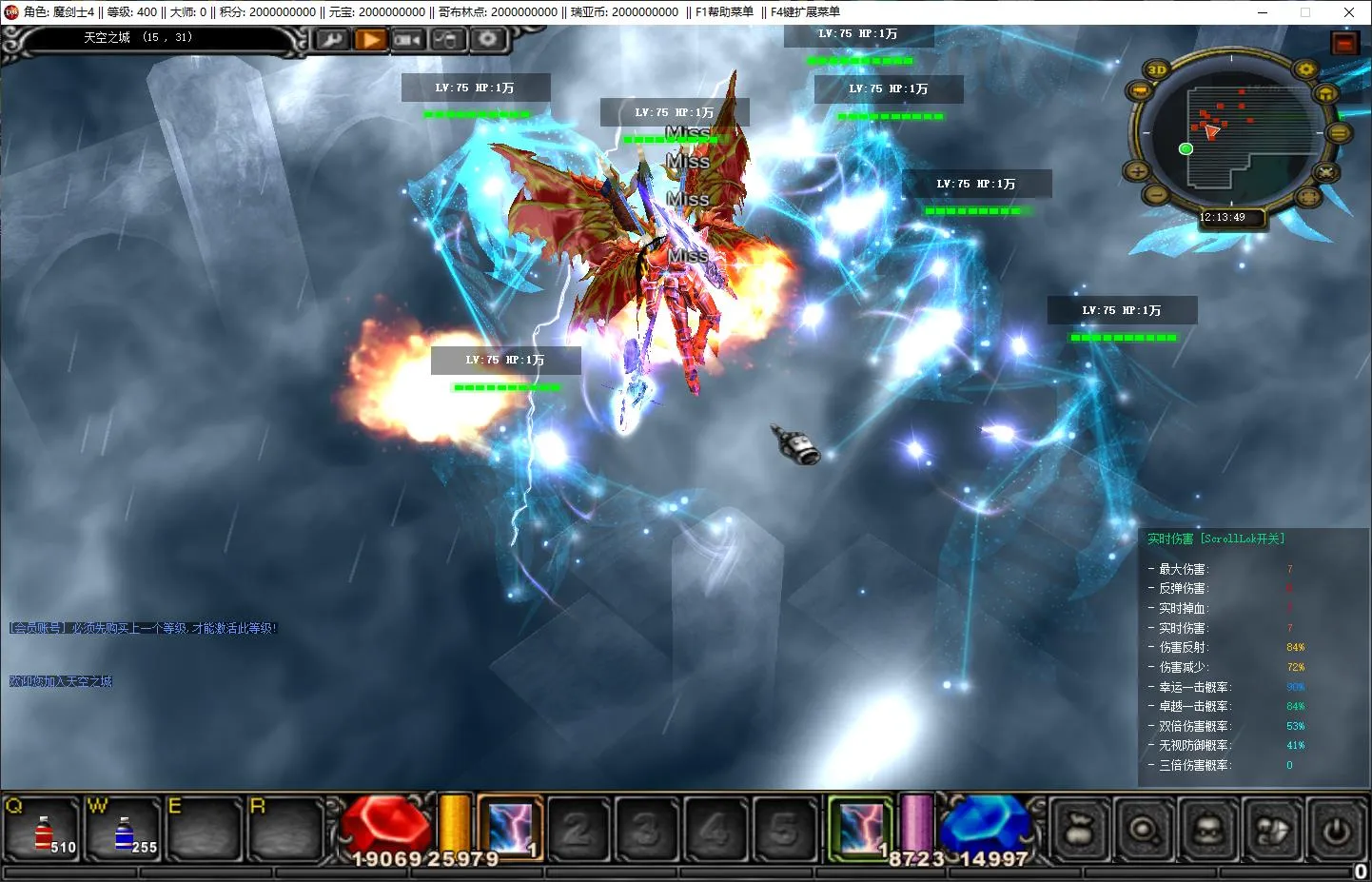Open the gear settings in top toolbar
Screen dimensions: 1372x882
[487, 40]
